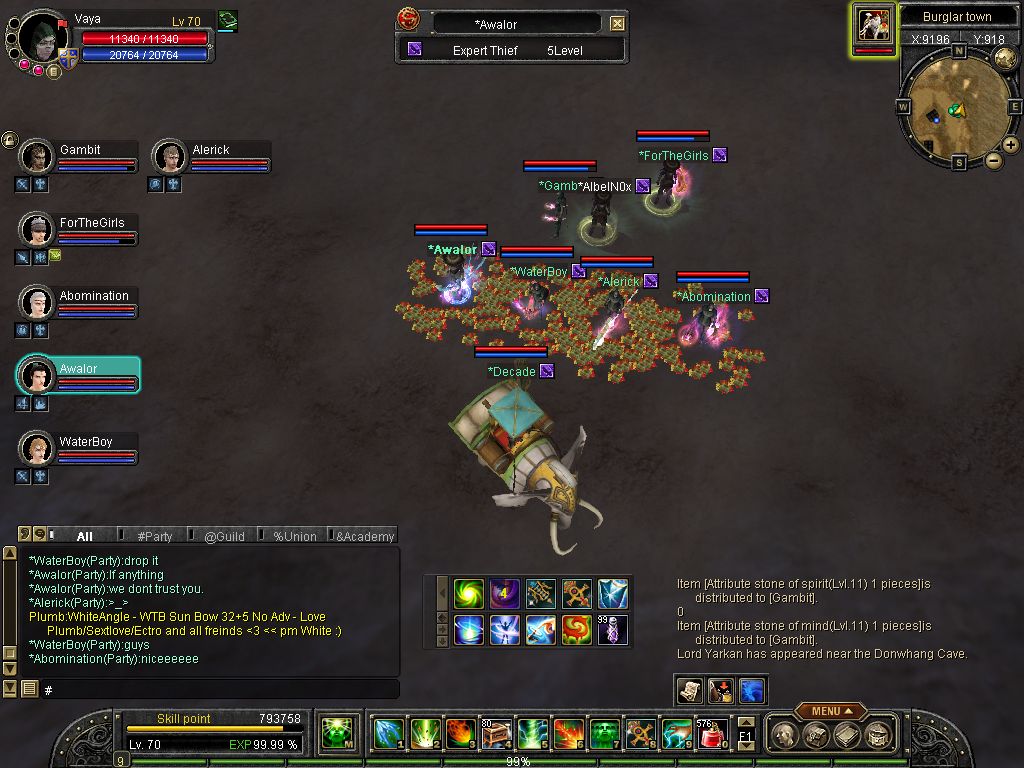Zoom in the minimap with plus button

[x=1011, y=145]
